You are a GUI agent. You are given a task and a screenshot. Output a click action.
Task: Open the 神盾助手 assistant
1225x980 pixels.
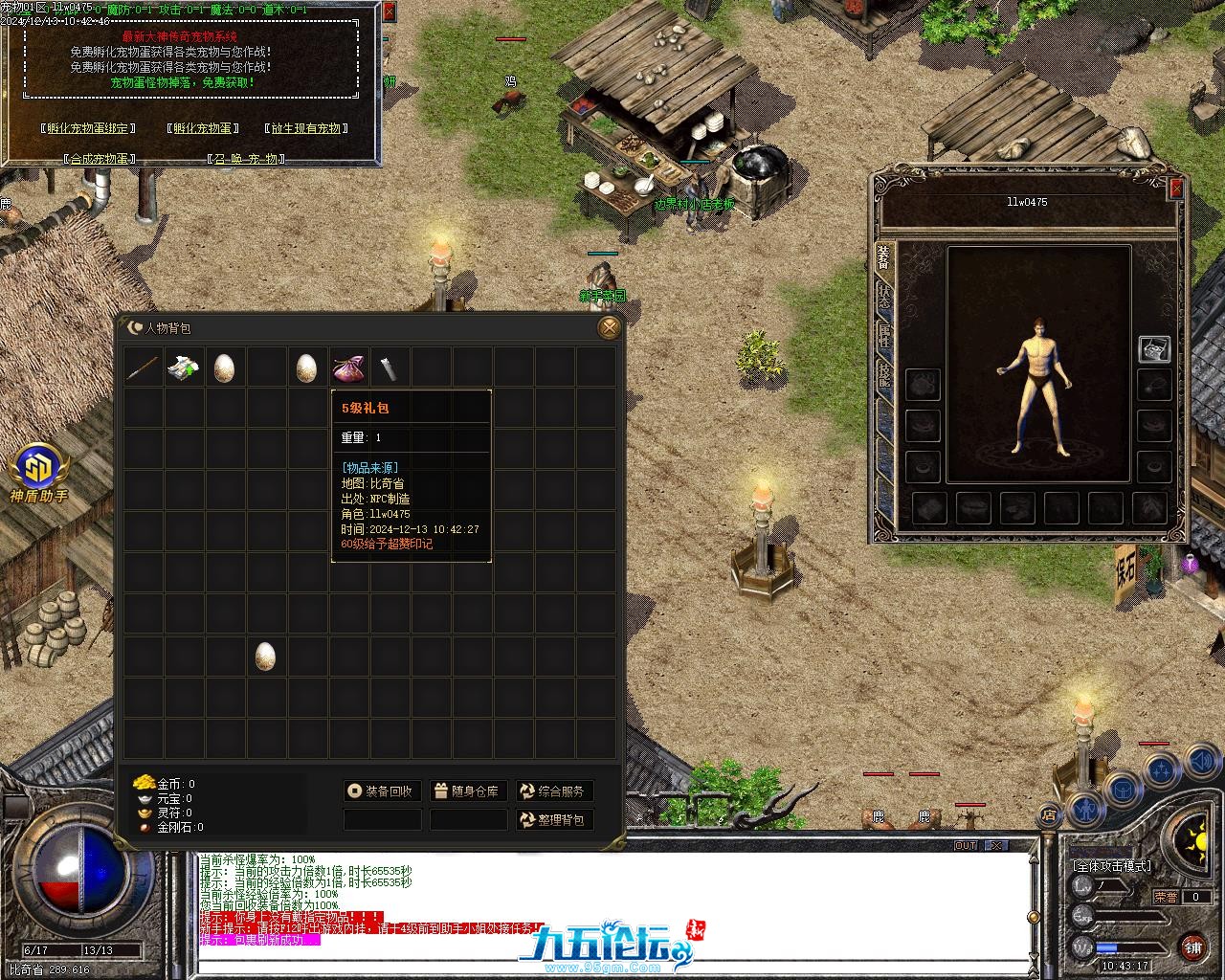click(39, 474)
